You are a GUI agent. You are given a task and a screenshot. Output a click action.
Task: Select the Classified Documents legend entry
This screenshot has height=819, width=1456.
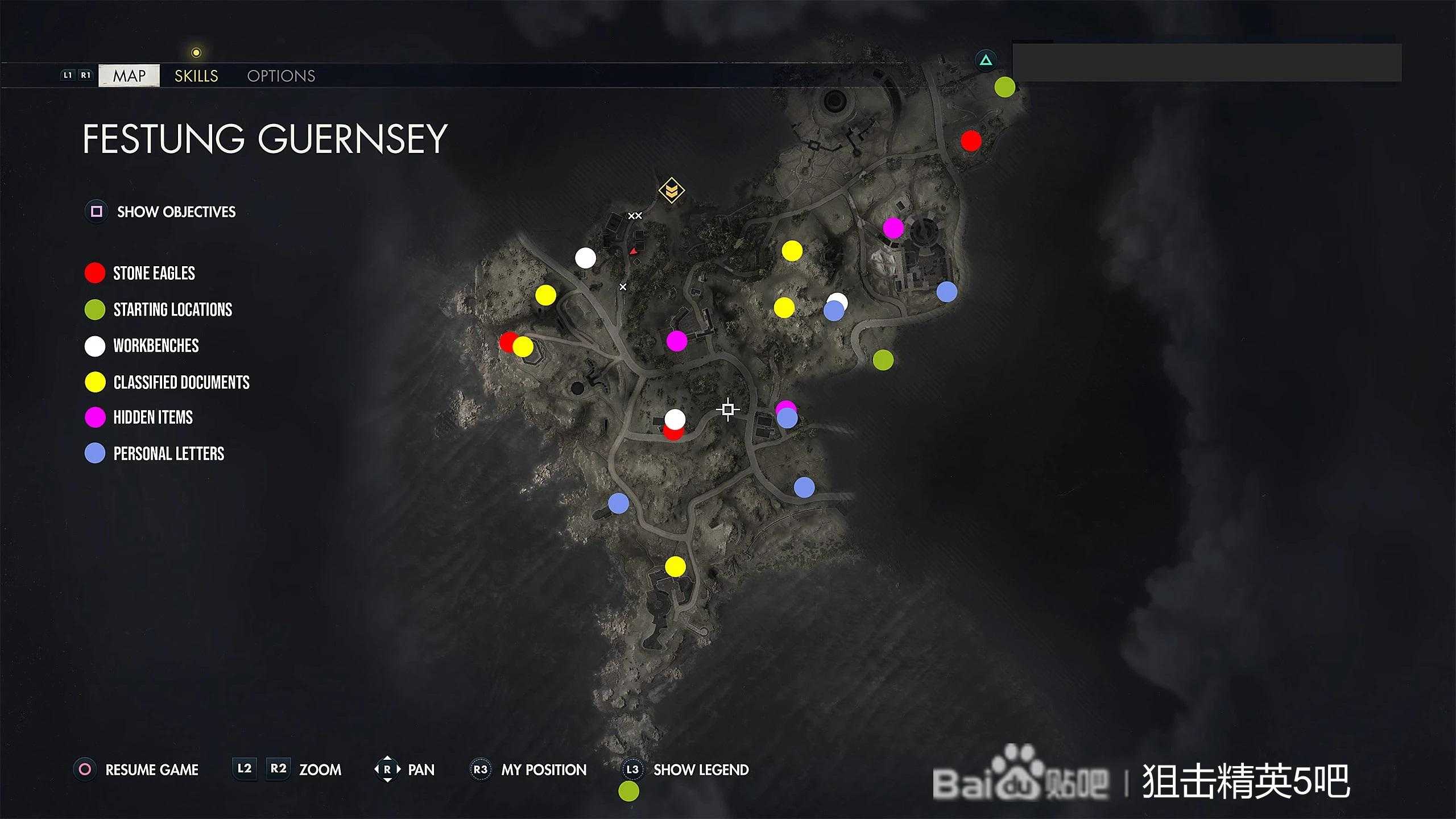click(x=181, y=382)
